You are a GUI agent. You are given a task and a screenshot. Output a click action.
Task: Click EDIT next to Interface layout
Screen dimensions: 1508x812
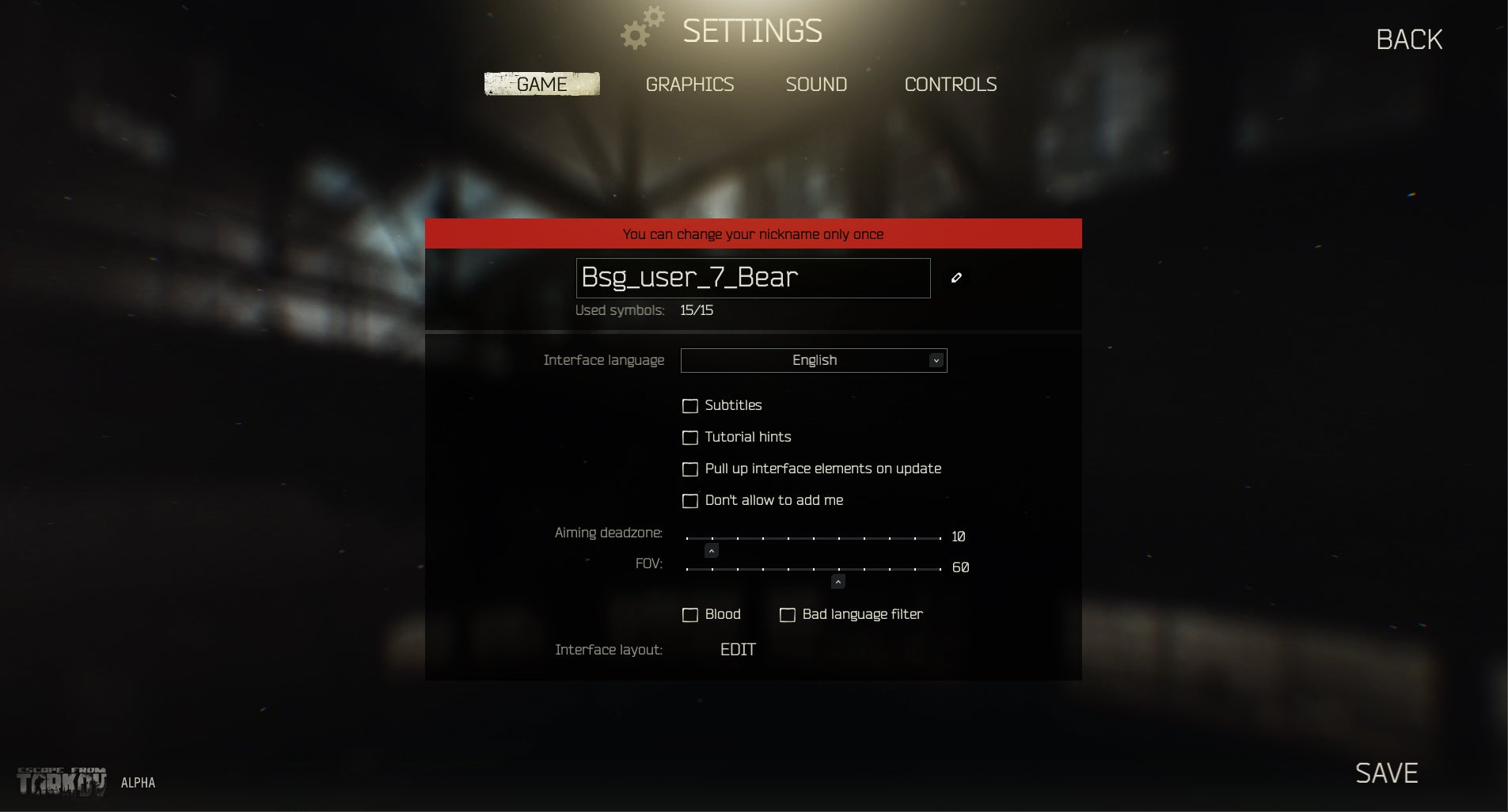738,649
